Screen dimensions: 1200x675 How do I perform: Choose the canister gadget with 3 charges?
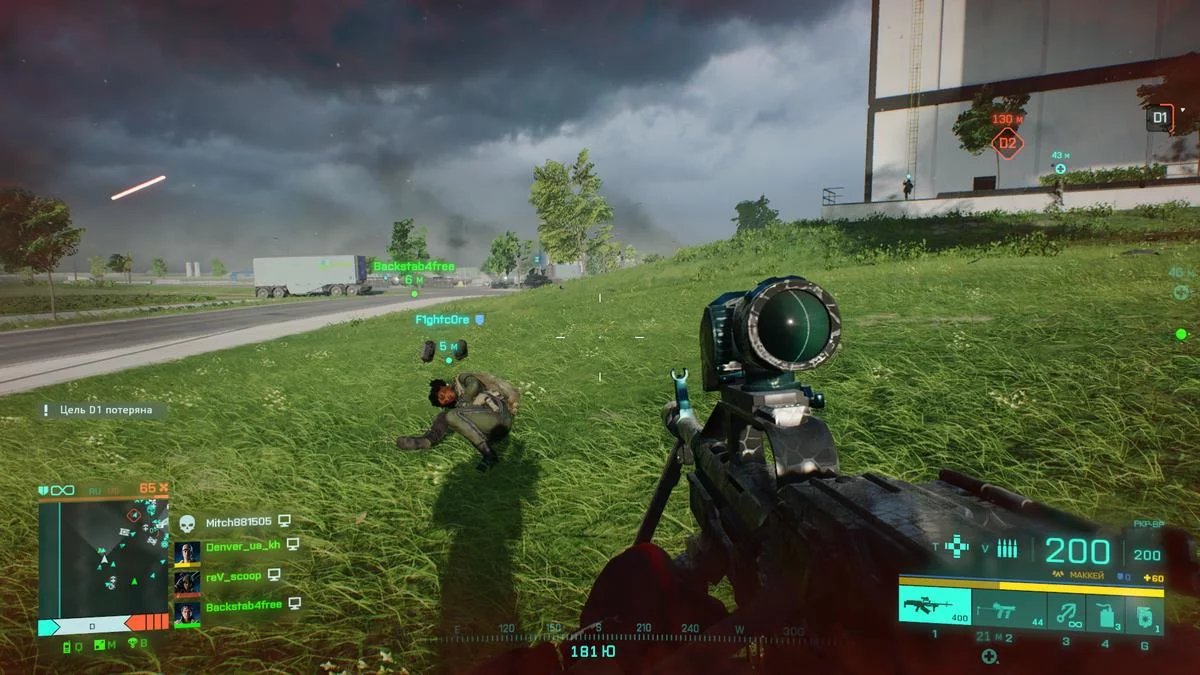point(1105,609)
